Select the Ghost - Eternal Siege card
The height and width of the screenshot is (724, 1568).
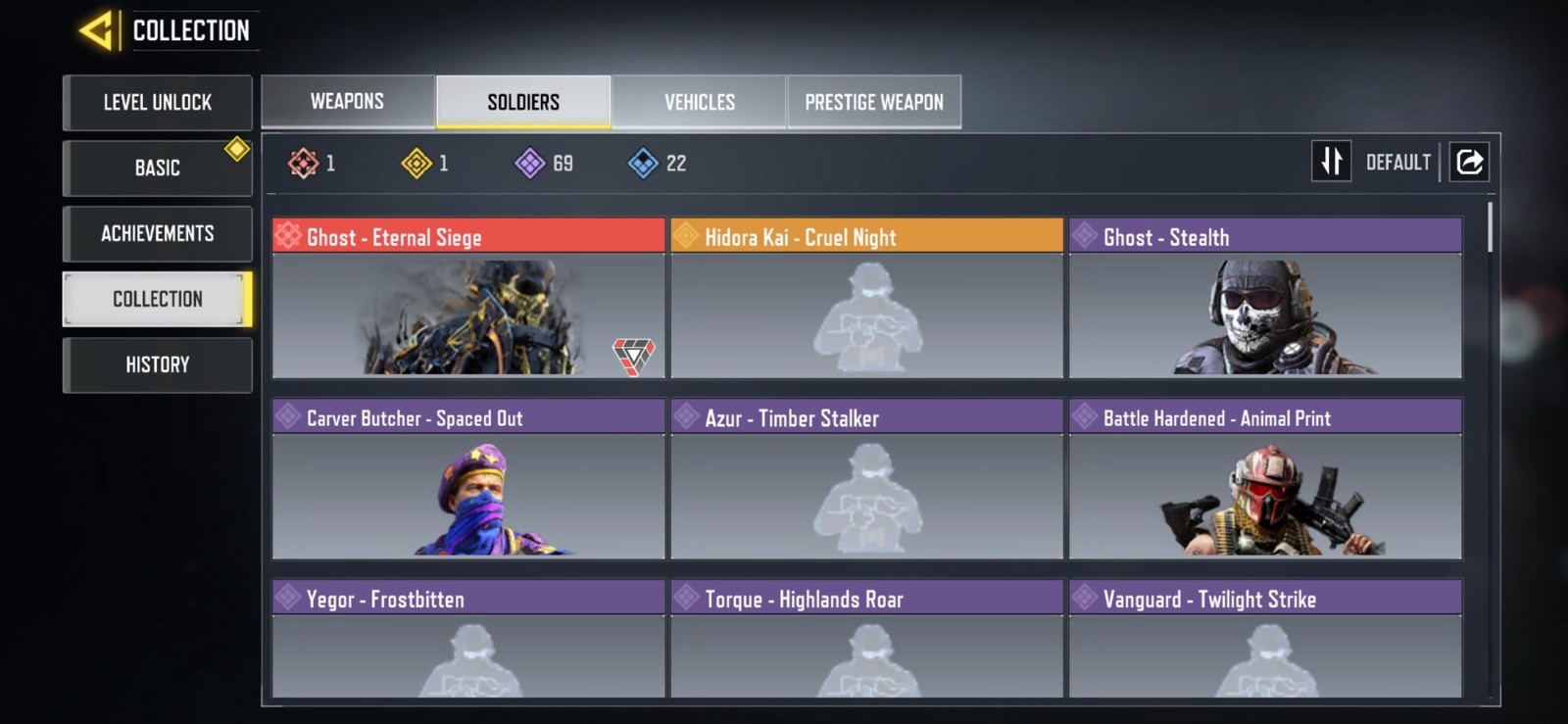pyautogui.click(x=468, y=298)
